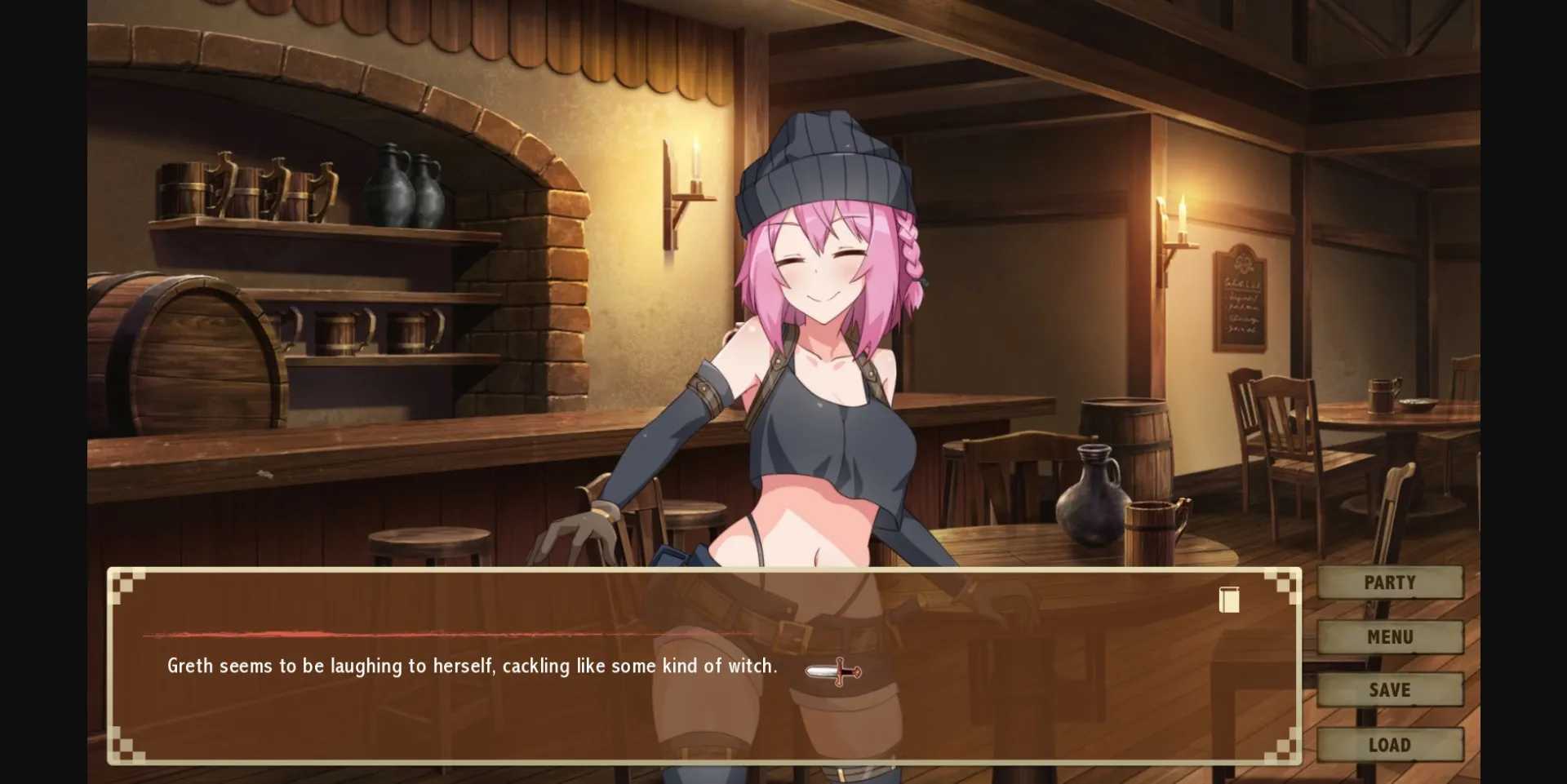Save the game using SAVE
Viewport: 1567px width, 784px height.
(x=1390, y=689)
